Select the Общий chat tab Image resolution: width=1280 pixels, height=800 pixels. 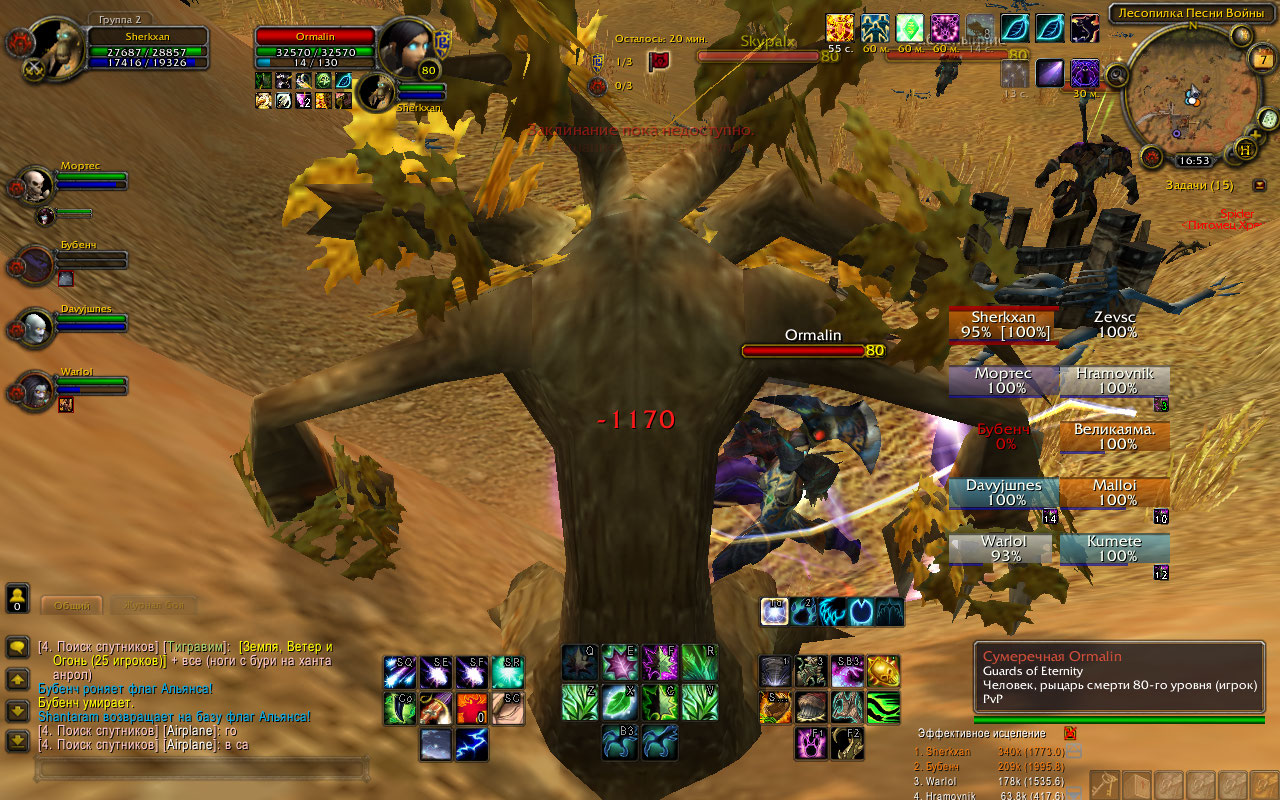point(72,604)
